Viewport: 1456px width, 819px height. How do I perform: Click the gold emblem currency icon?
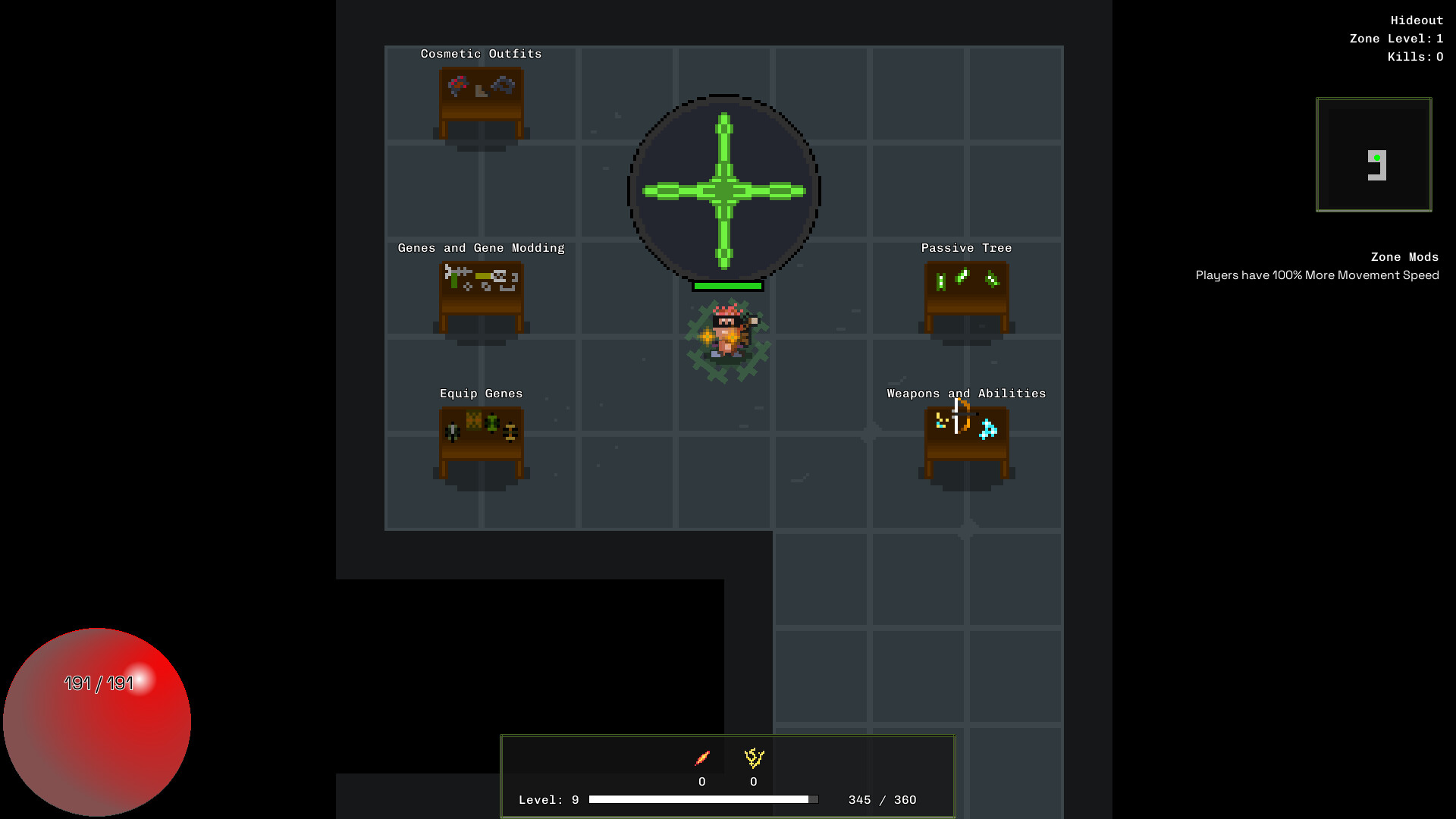click(753, 757)
